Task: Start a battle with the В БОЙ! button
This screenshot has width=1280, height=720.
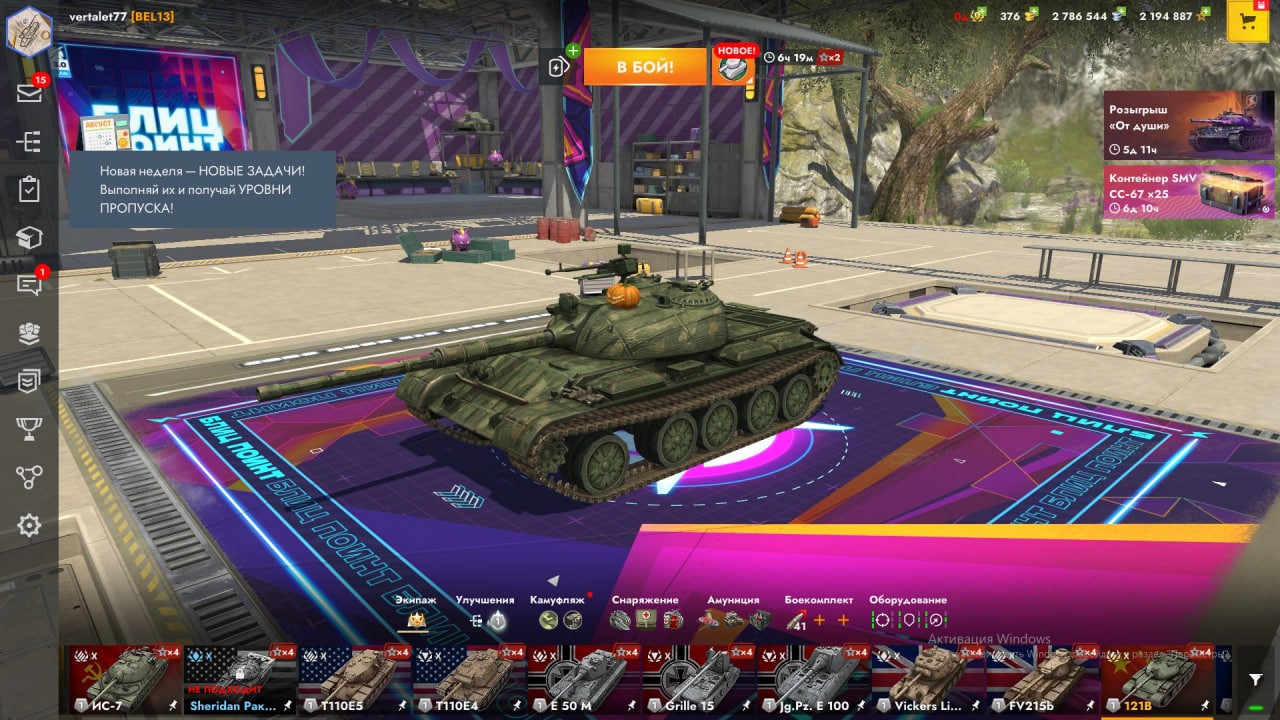Action: (645, 67)
